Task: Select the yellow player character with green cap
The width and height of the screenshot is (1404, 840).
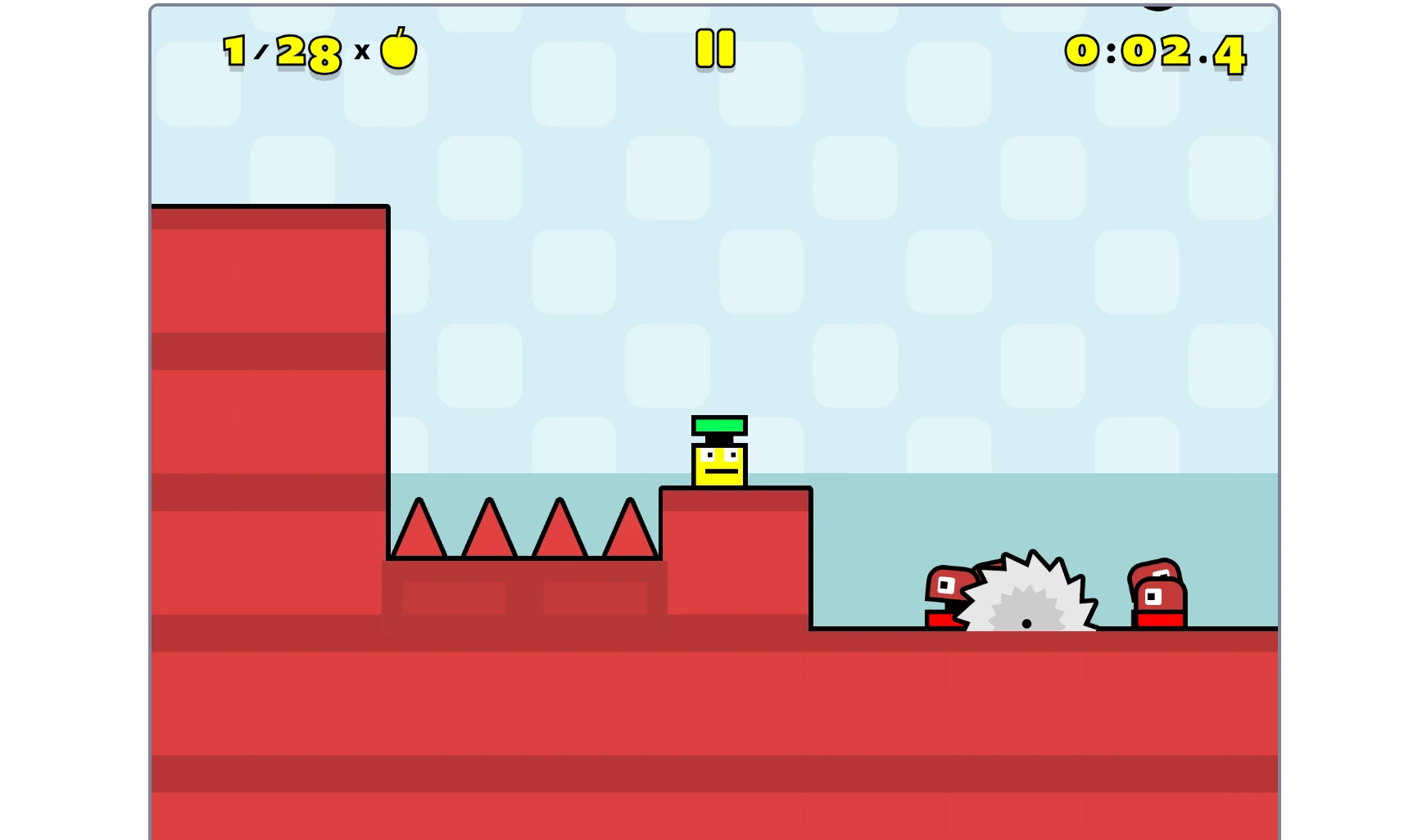Action: click(719, 458)
